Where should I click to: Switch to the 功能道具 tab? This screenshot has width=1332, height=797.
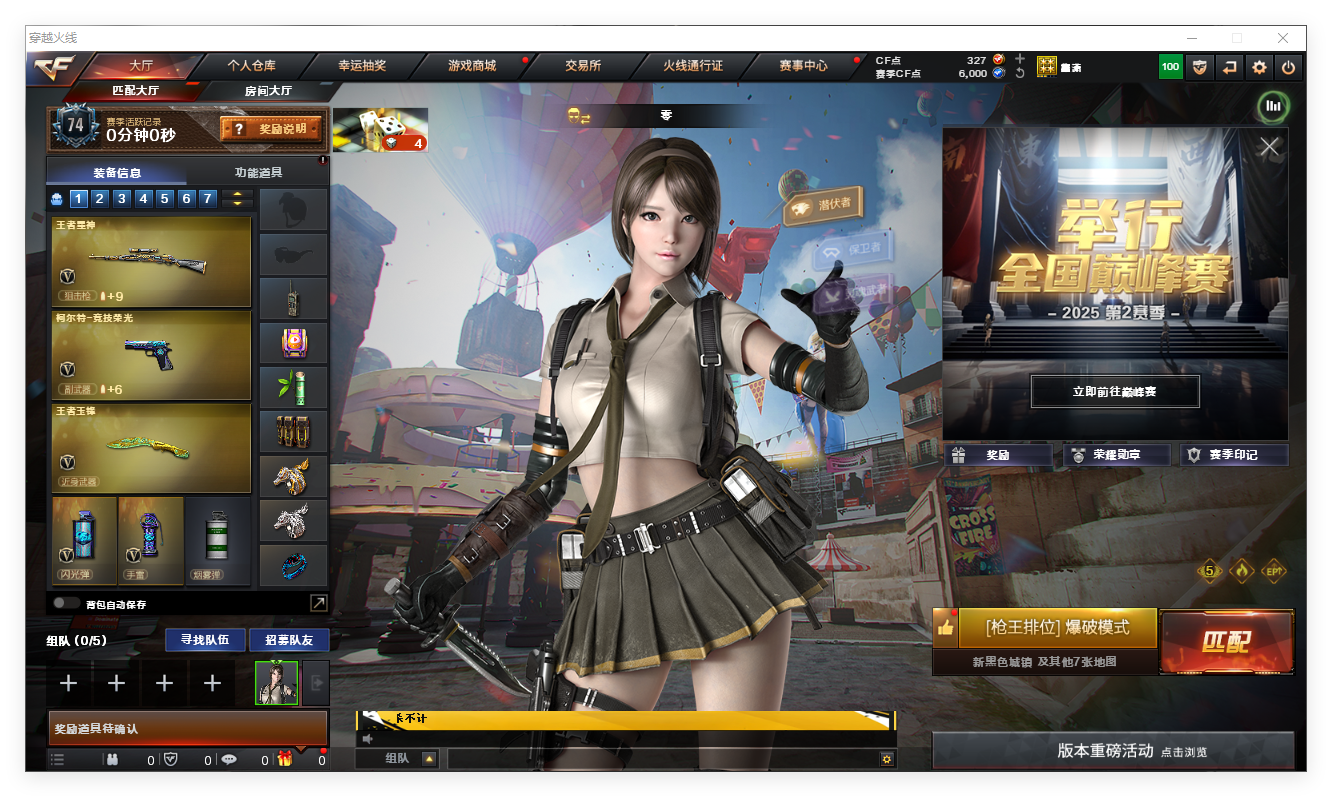coord(258,173)
